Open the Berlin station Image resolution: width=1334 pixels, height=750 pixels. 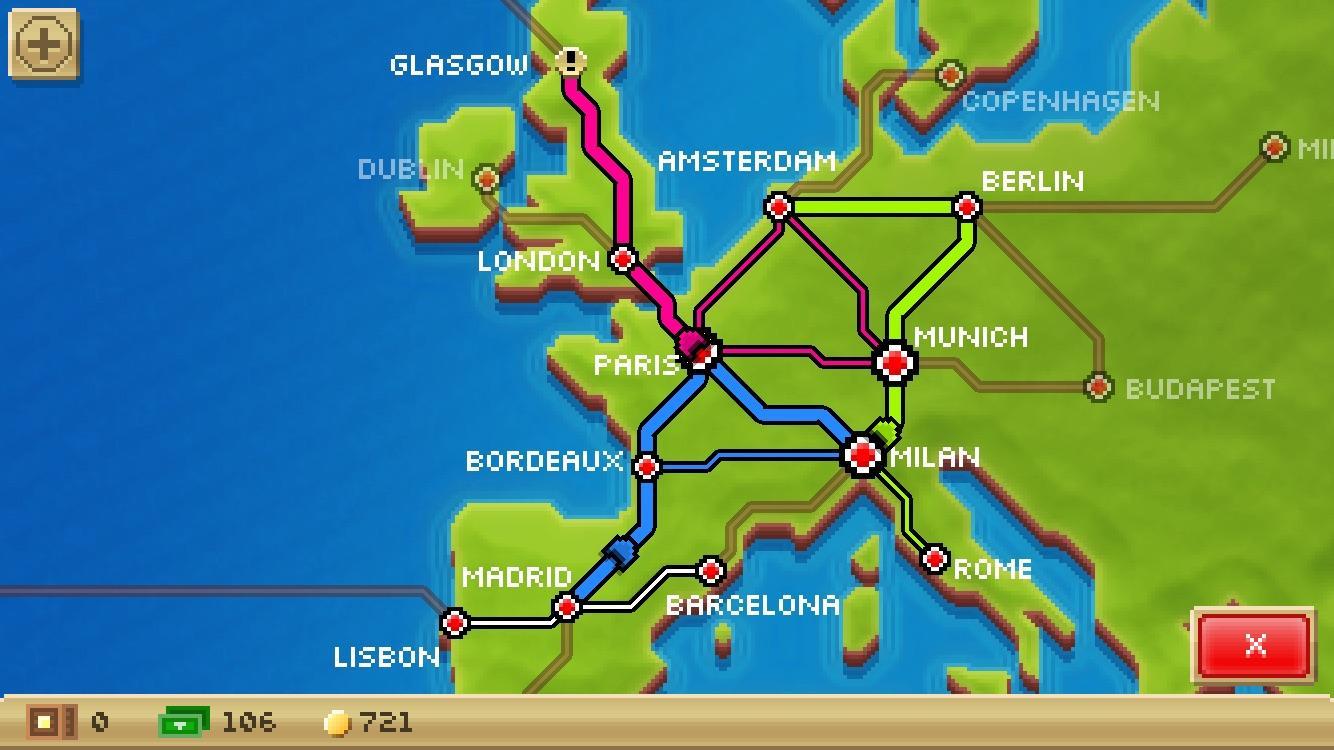(x=966, y=207)
